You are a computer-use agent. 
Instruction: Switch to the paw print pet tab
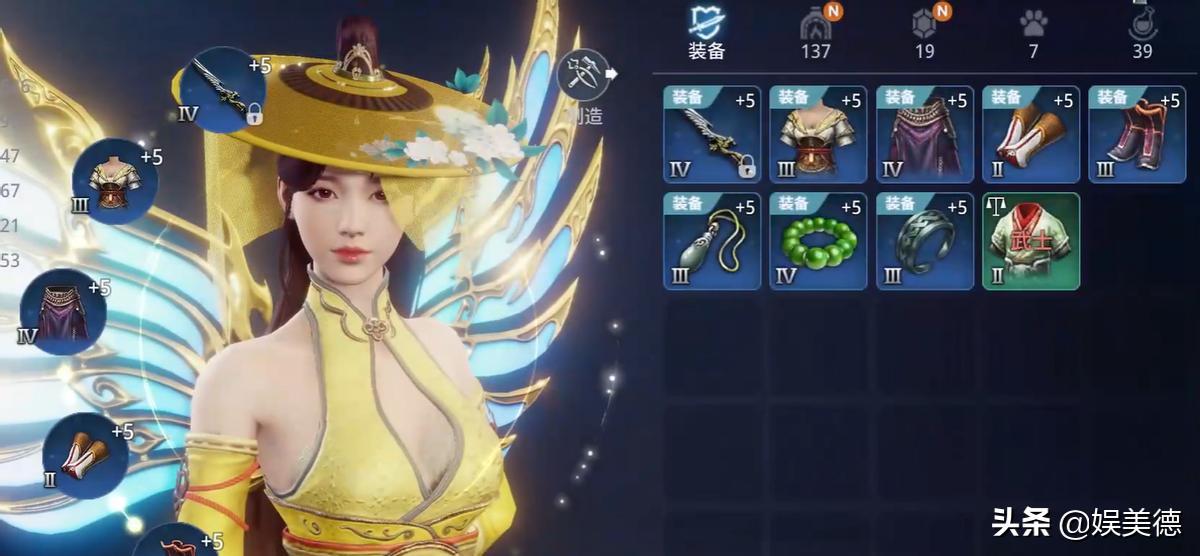(x=1033, y=32)
